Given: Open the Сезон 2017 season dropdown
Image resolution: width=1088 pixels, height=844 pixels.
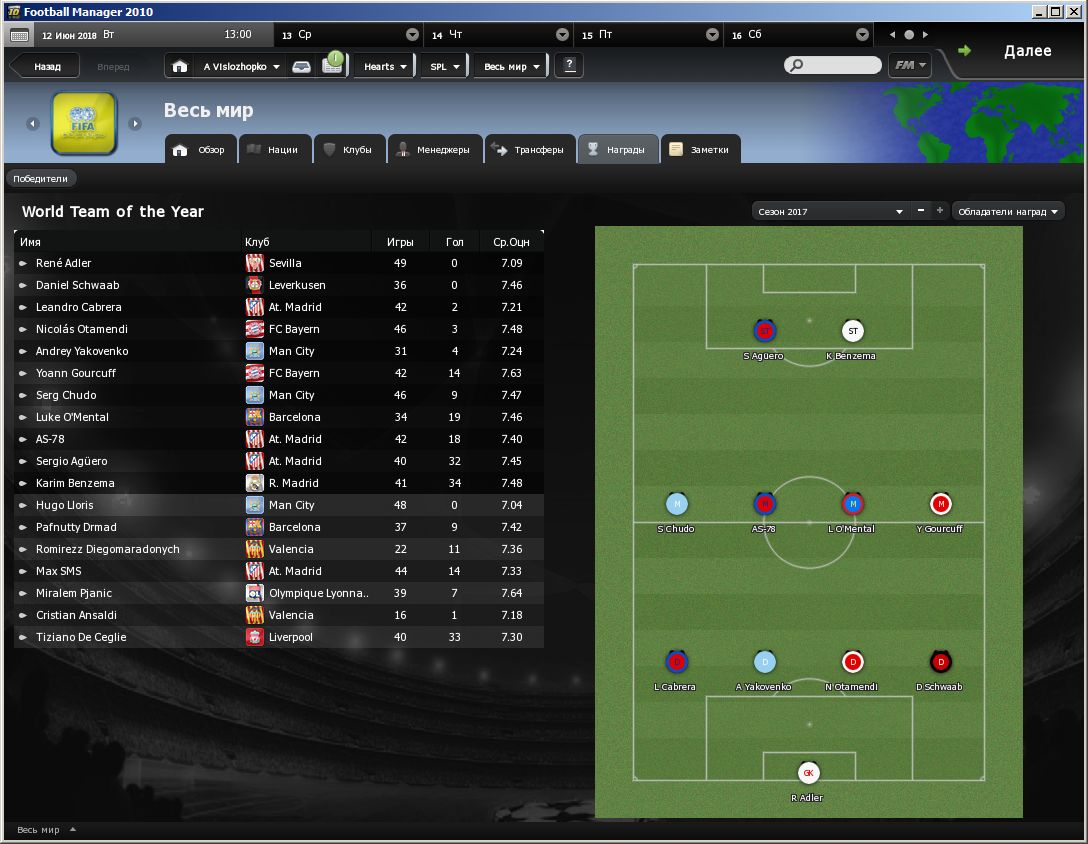Looking at the screenshot, I should tap(829, 212).
